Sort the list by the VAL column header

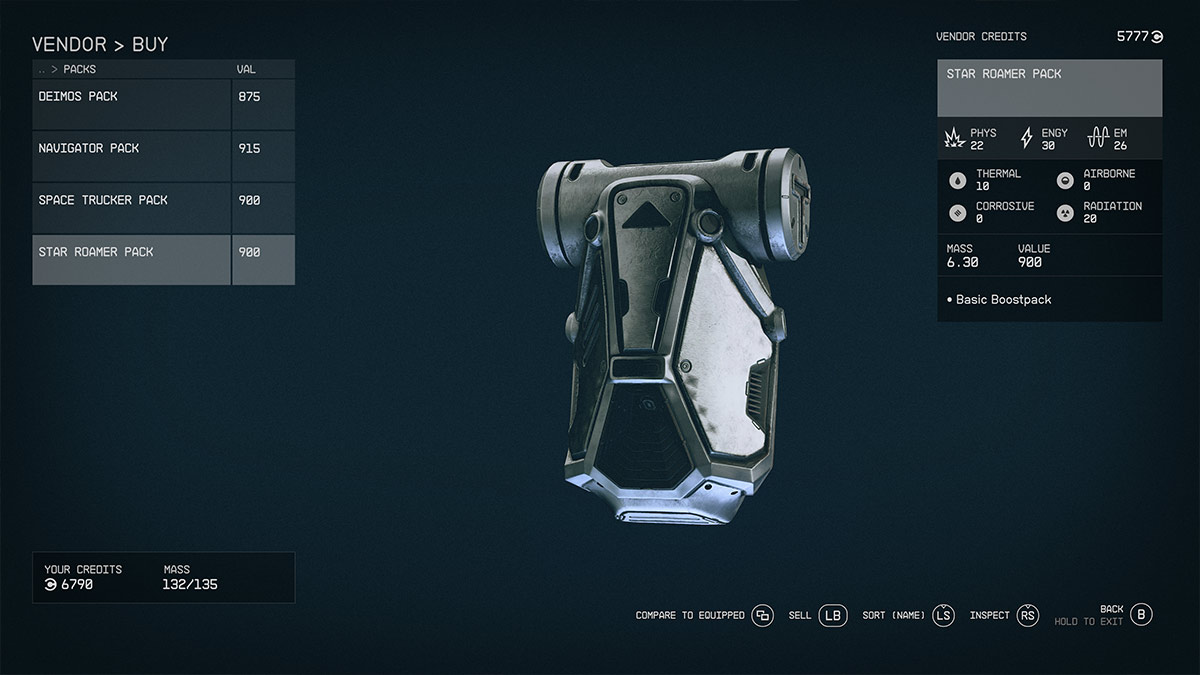click(246, 70)
